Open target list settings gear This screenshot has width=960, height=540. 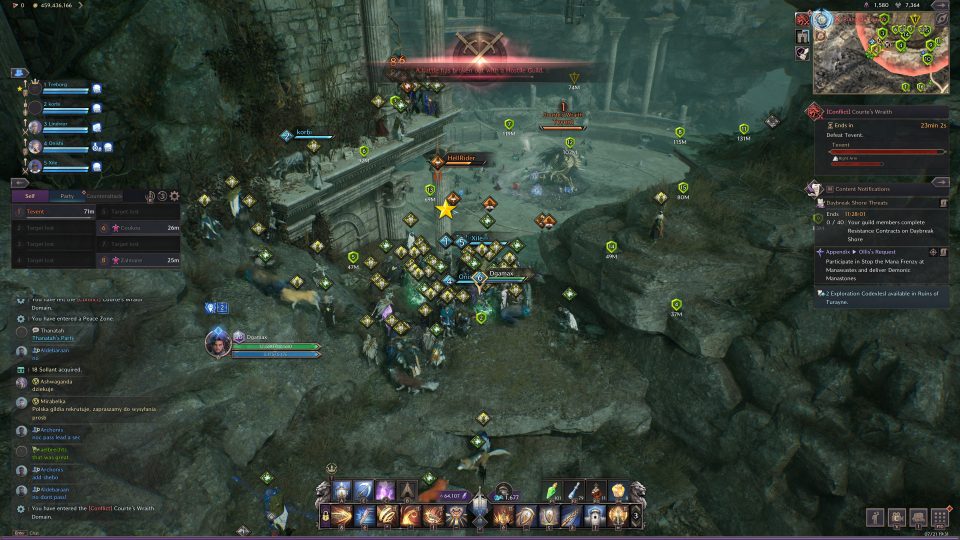pos(175,196)
